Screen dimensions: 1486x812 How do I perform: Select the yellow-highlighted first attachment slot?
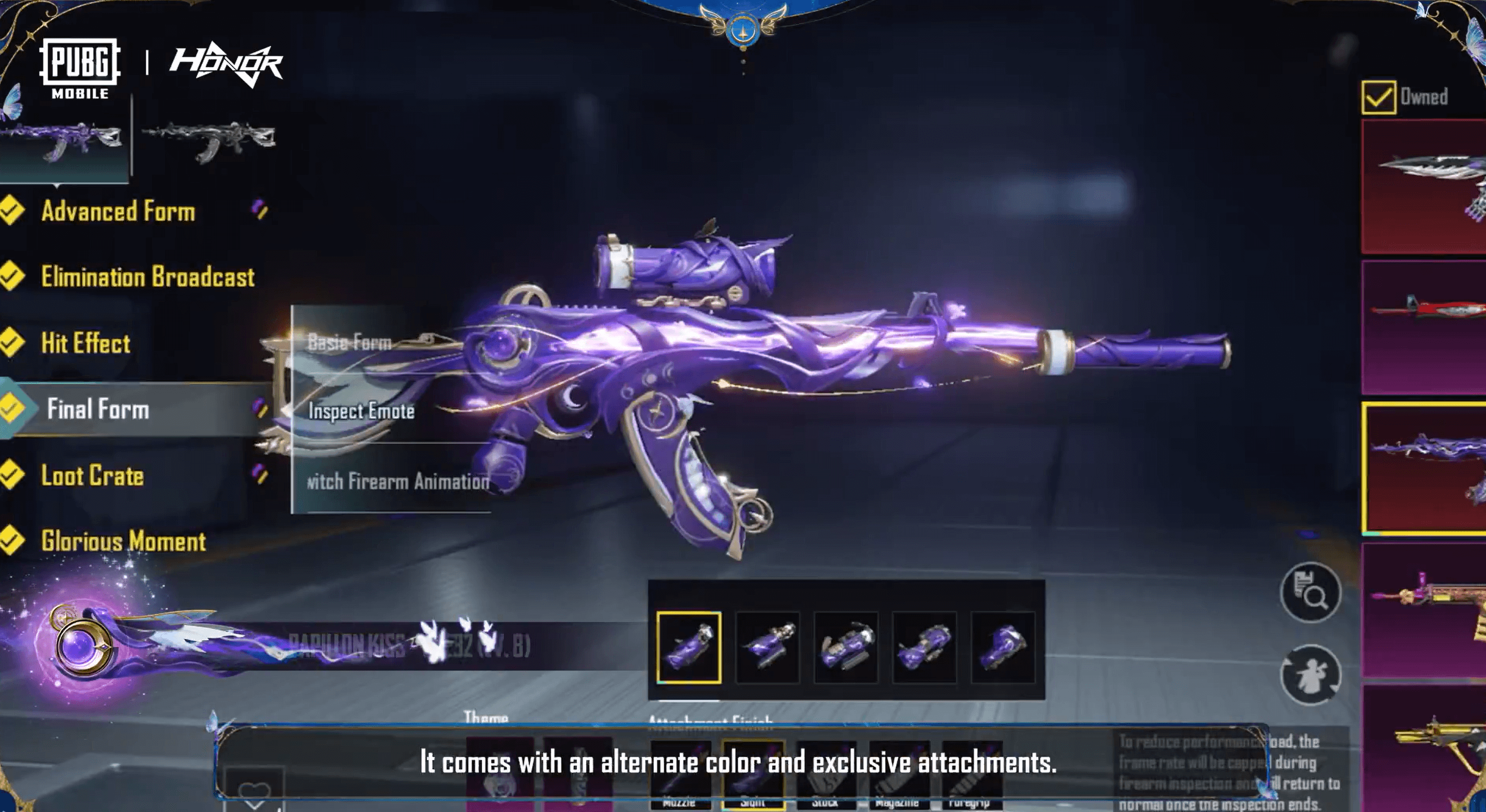click(689, 648)
